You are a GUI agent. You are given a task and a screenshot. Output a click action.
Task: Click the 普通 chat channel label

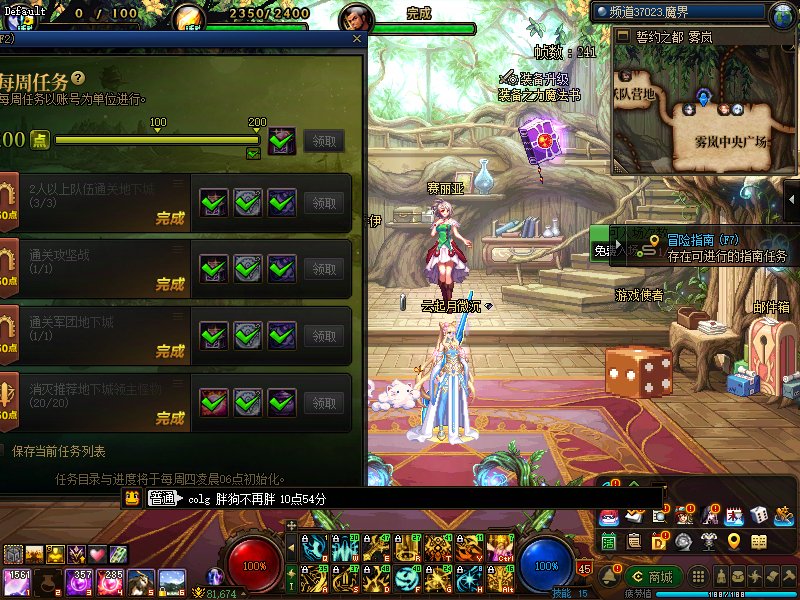pos(162,498)
